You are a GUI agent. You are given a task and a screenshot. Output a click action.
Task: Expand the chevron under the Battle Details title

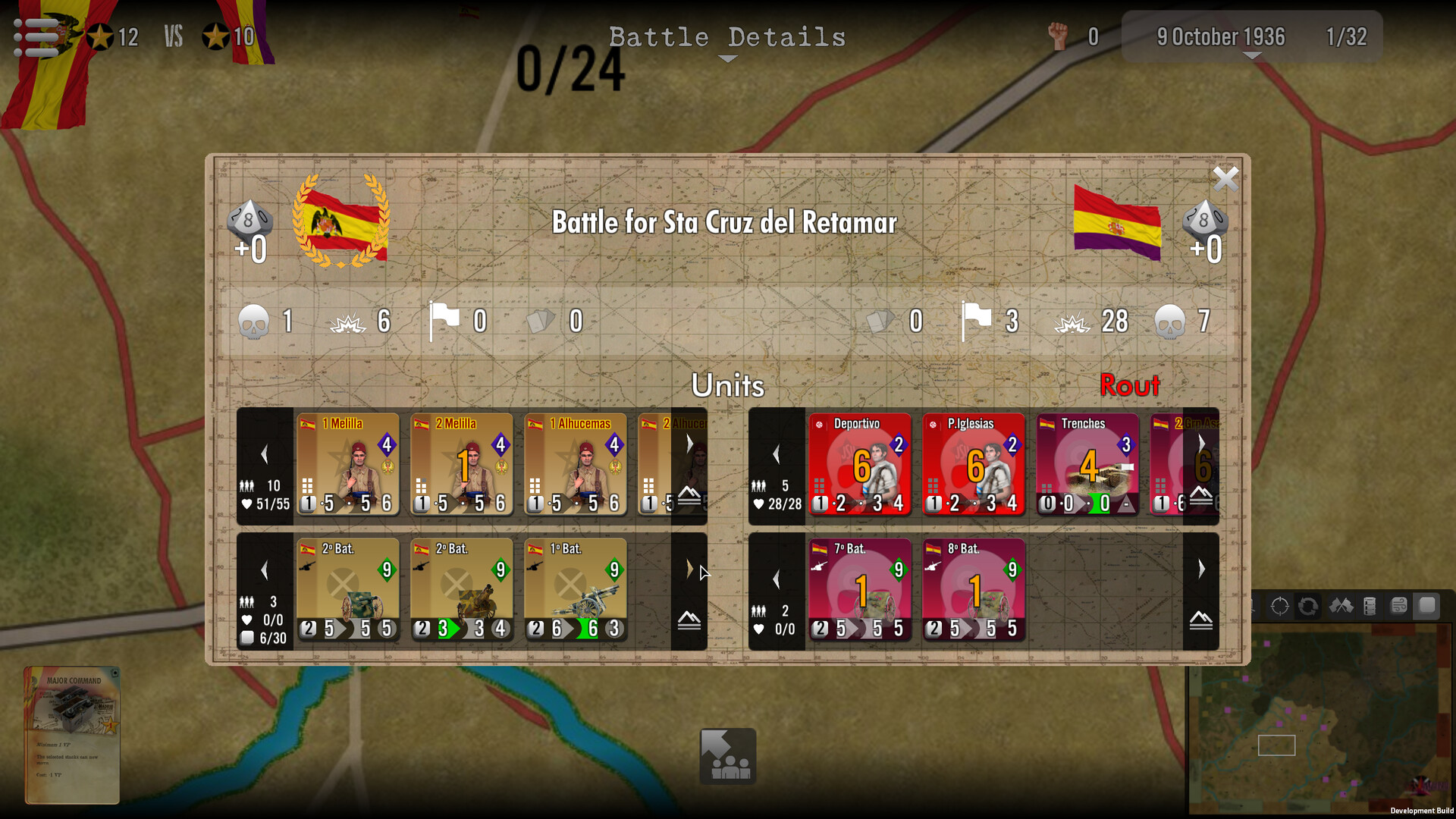coord(726,58)
